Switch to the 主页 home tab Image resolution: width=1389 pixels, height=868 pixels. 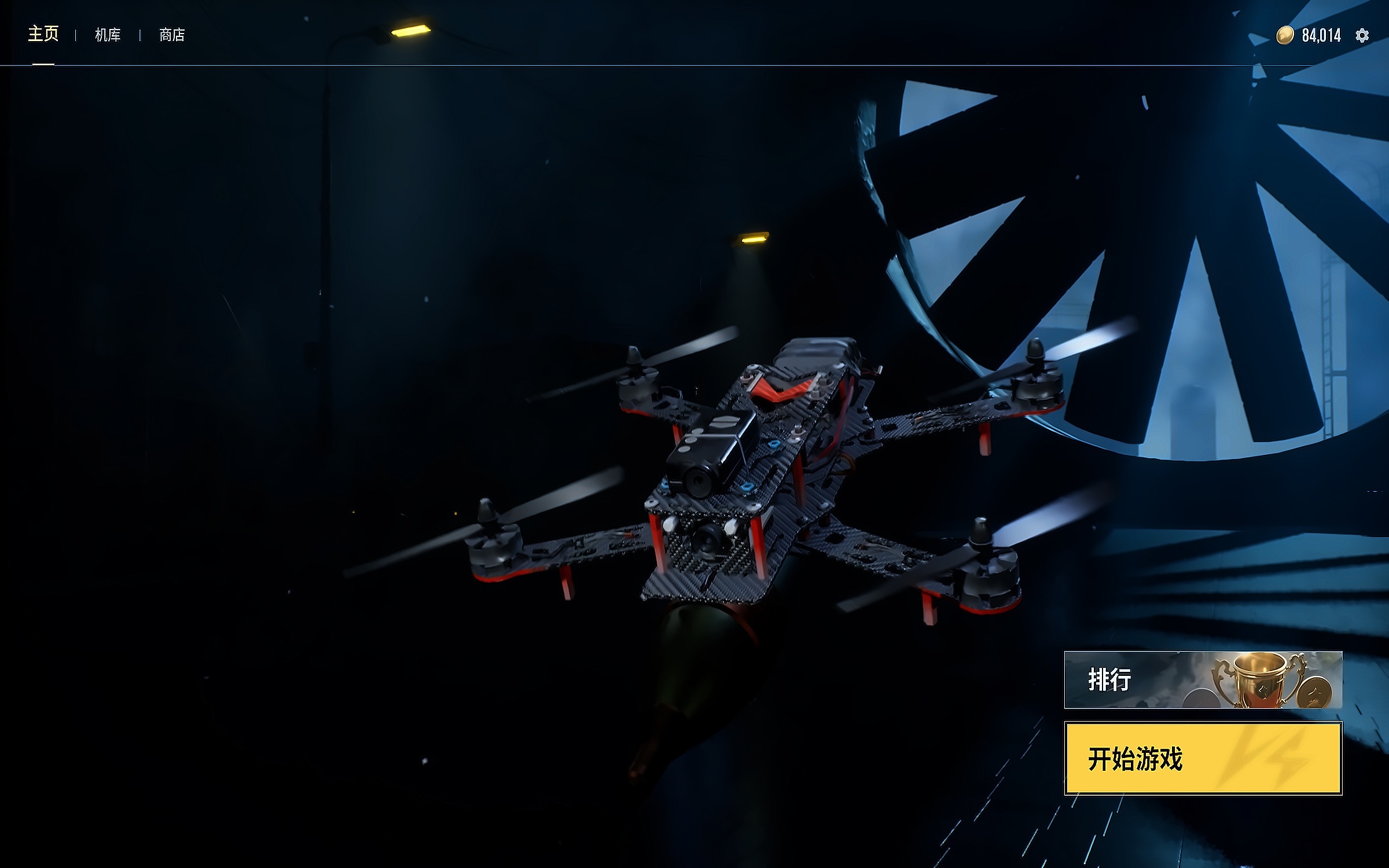pyautogui.click(x=43, y=35)
